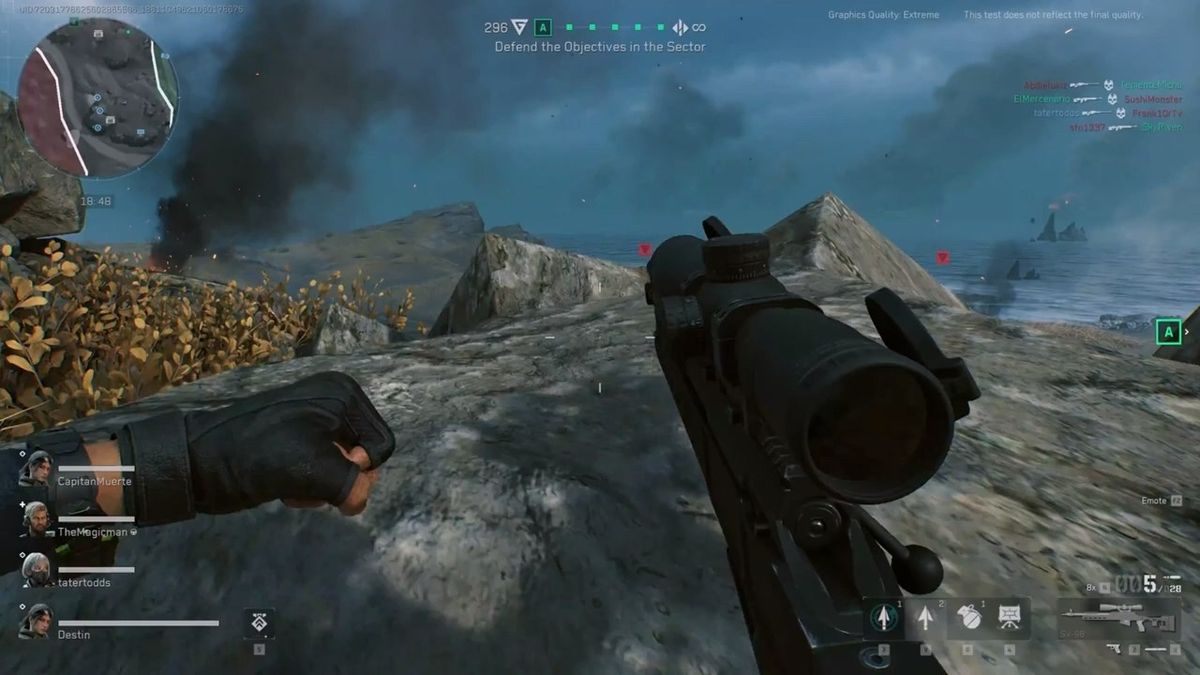This screenshot has height=675, width=1200.
Task: Activate the chevron specialist ability icon
Action: pyautogui.click(x=259, y=623)
